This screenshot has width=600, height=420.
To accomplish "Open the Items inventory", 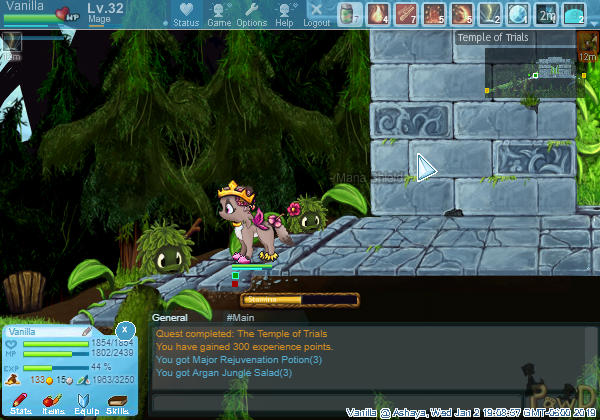I will tap(53, 403).
